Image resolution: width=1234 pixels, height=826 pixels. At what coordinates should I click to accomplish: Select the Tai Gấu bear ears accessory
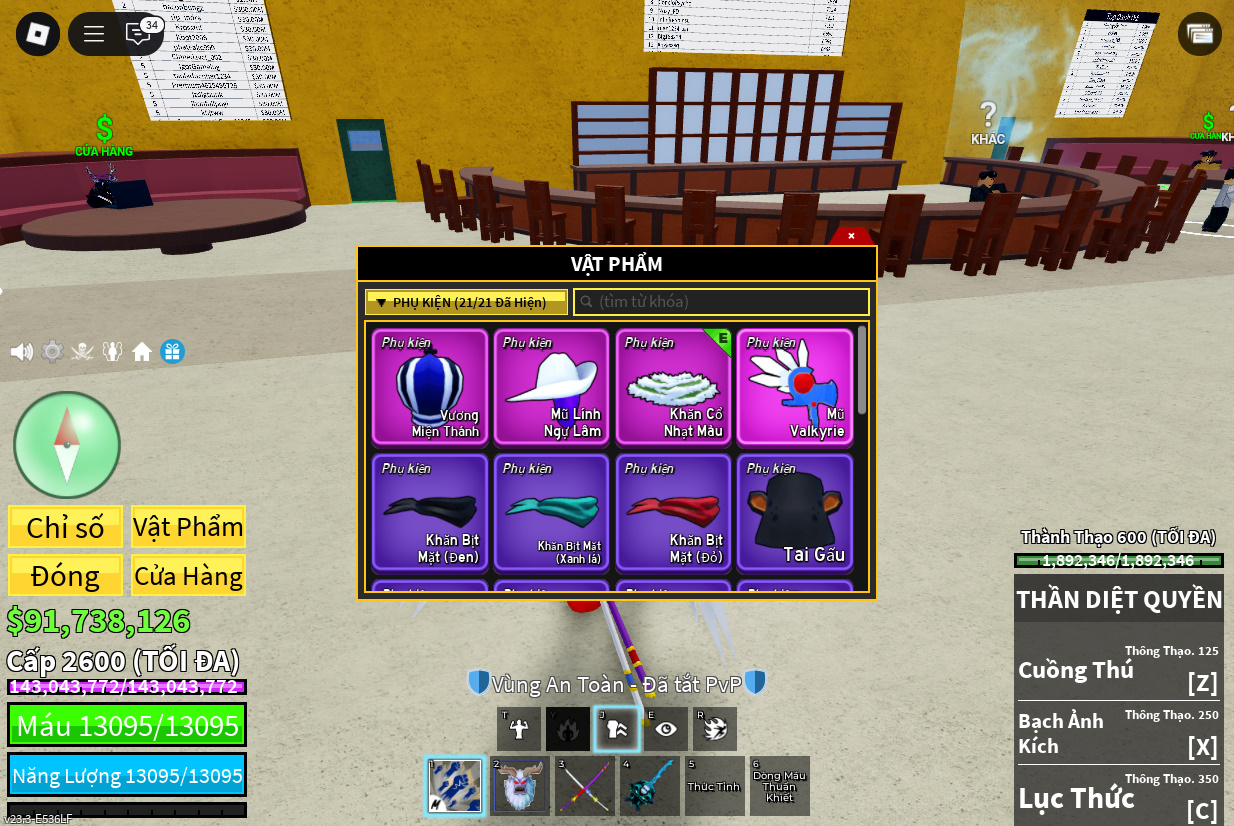[795, 512]
